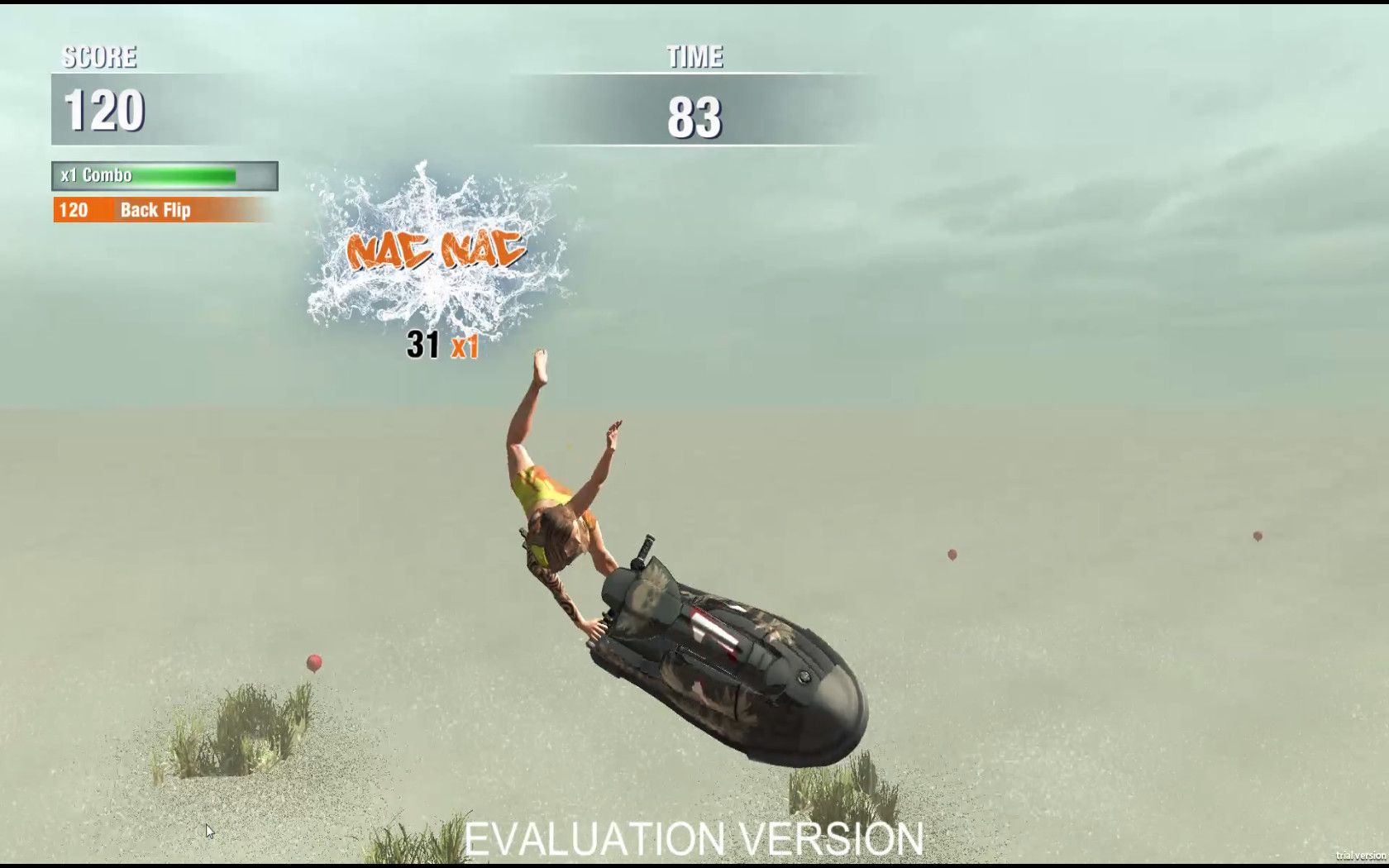Screen dimensions: 1389x868
Task: Click the green combo progress bar fill
Action: [182, 175]
